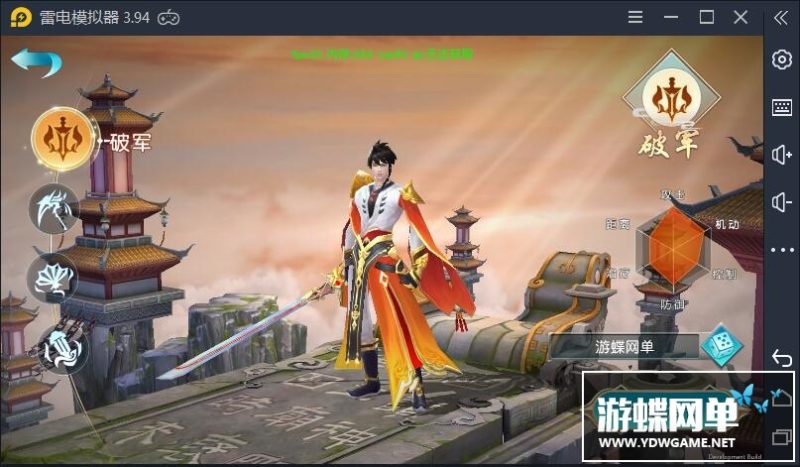Viewport: 800px width, 467px height.
Task: Turn the emulator volume down
Action: pos(782,203)
